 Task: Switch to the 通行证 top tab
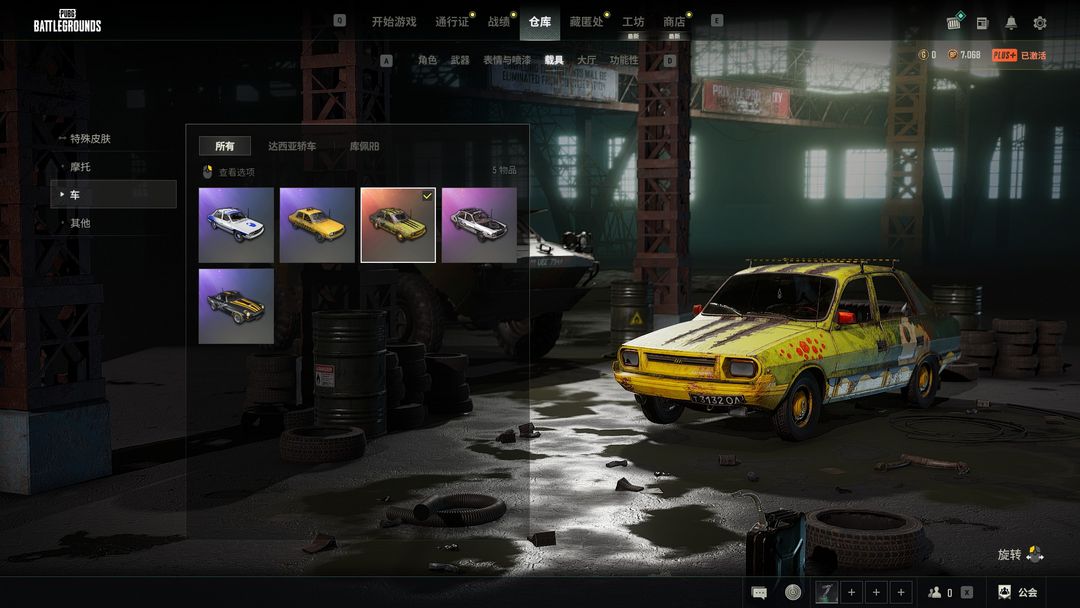click(x=452, y=22)
